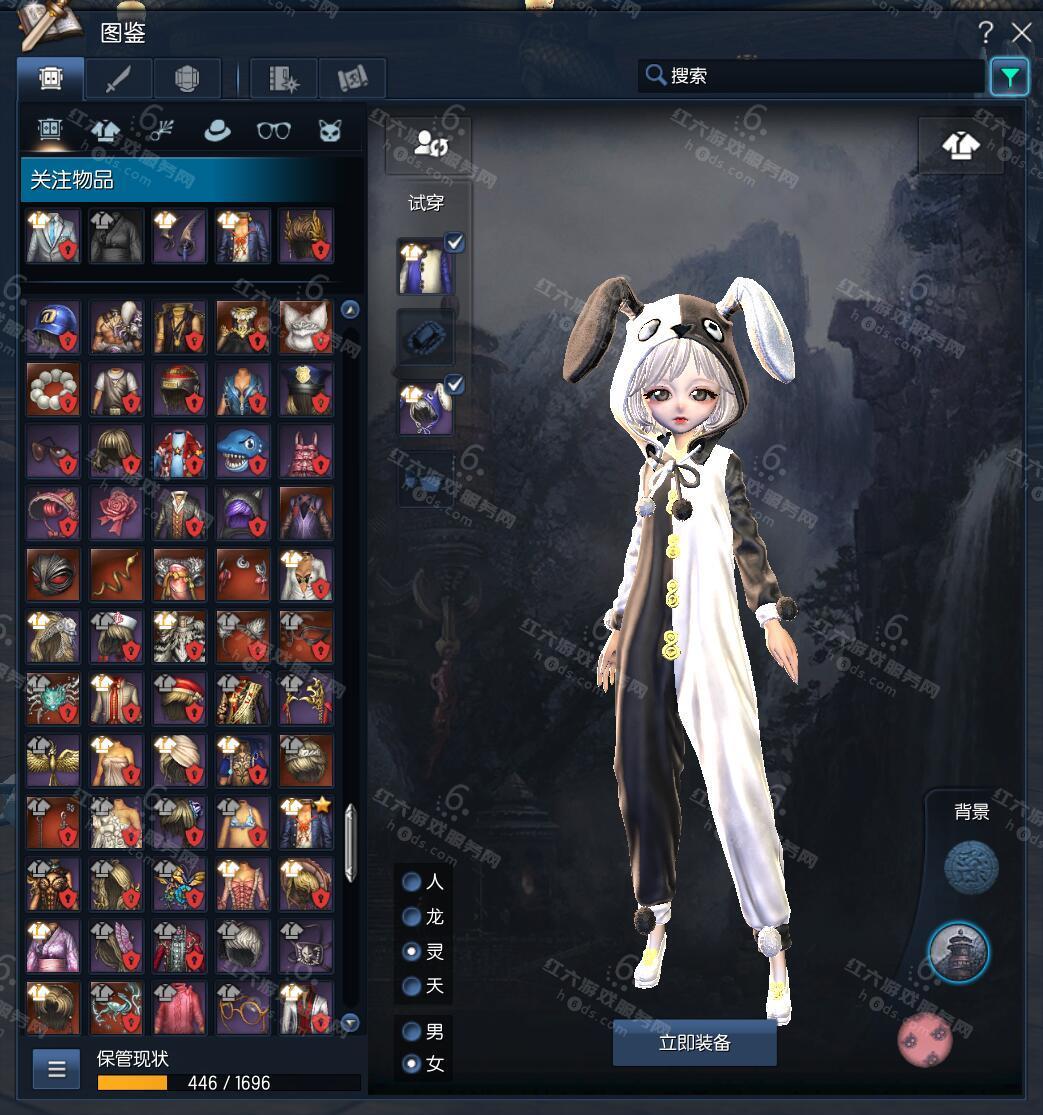
Task: Open the hamburger list menu button
Action: 56,1069
